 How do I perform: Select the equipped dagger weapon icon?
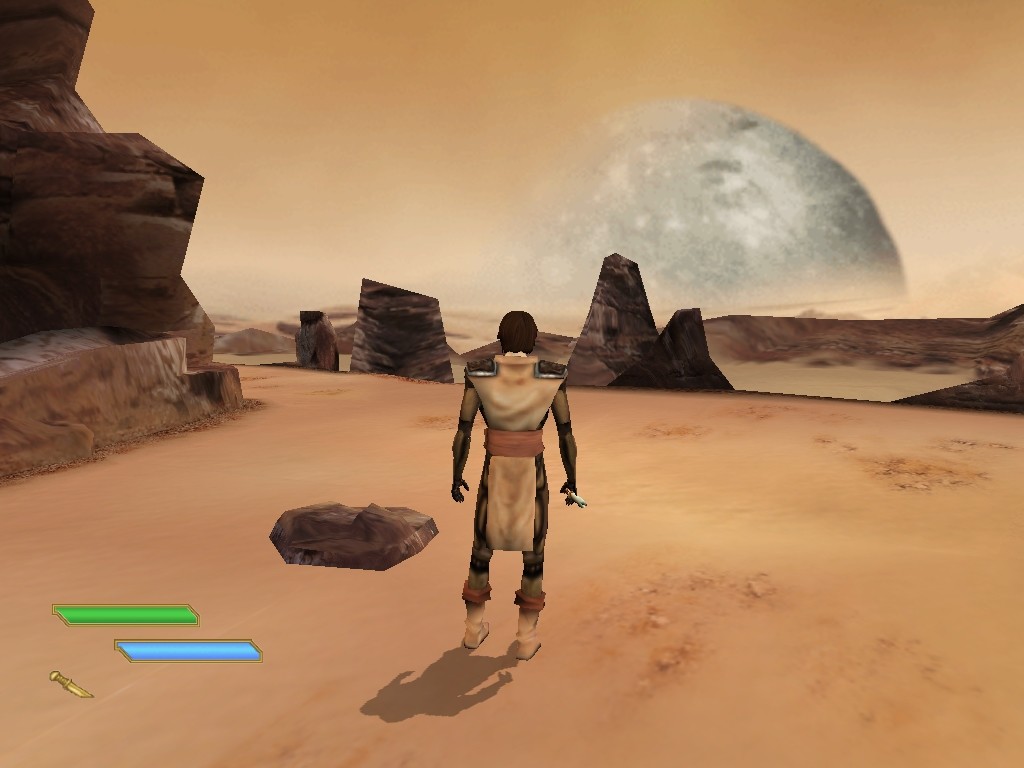(x=71, y=684)
